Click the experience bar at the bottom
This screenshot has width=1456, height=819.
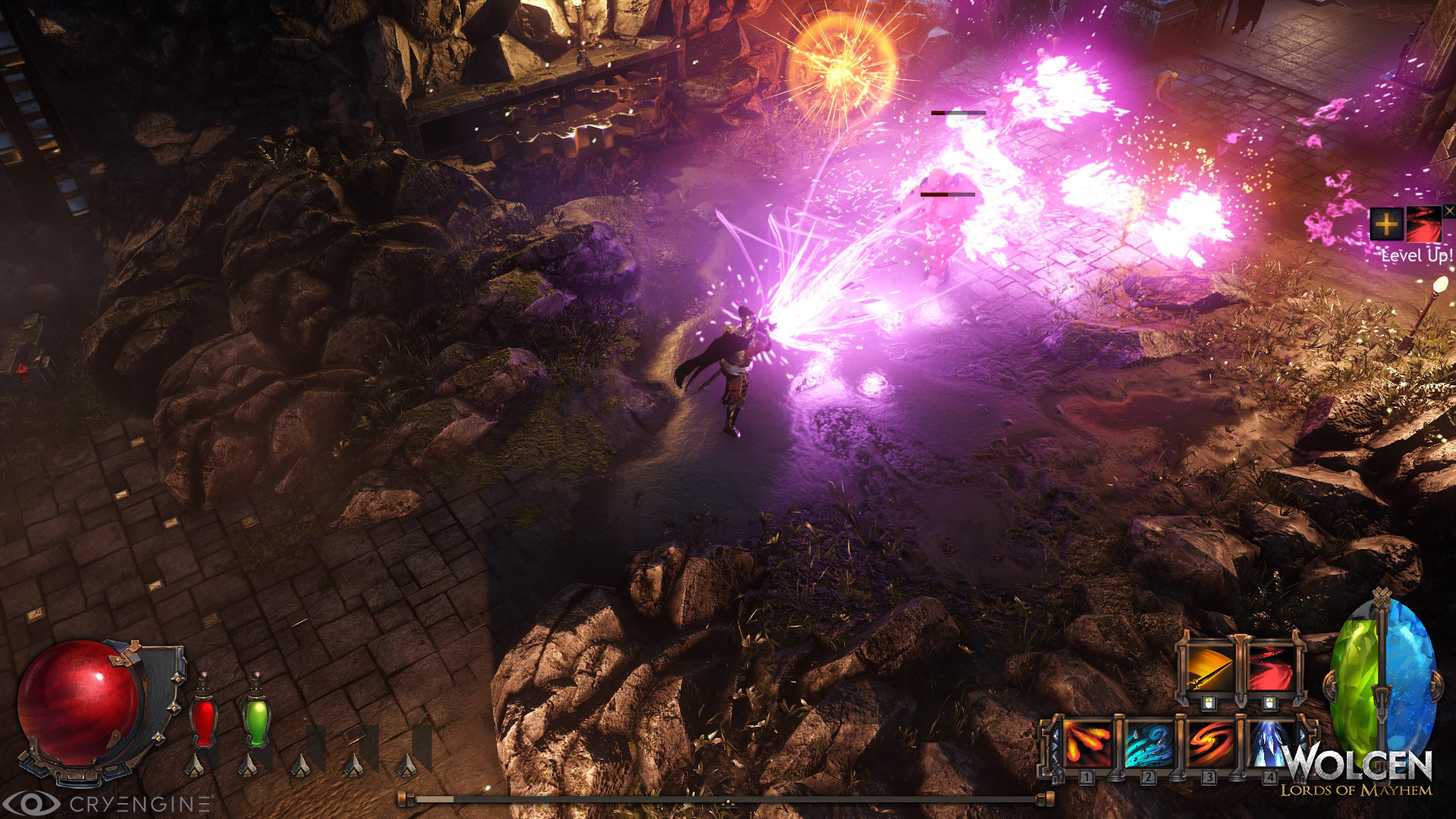[x=728, y=798]
